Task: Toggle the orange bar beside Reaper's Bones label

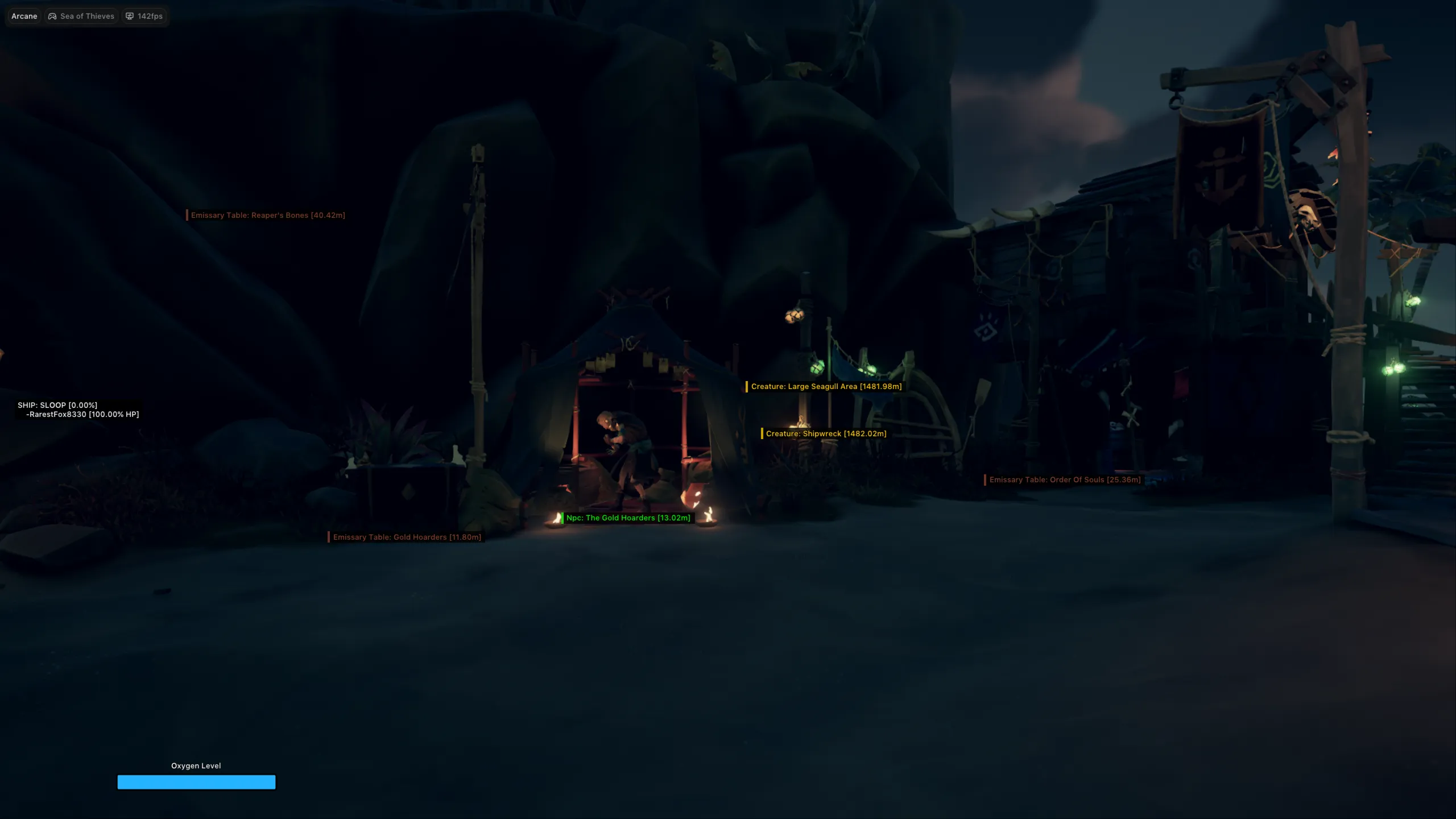Action: pos(188,215)
